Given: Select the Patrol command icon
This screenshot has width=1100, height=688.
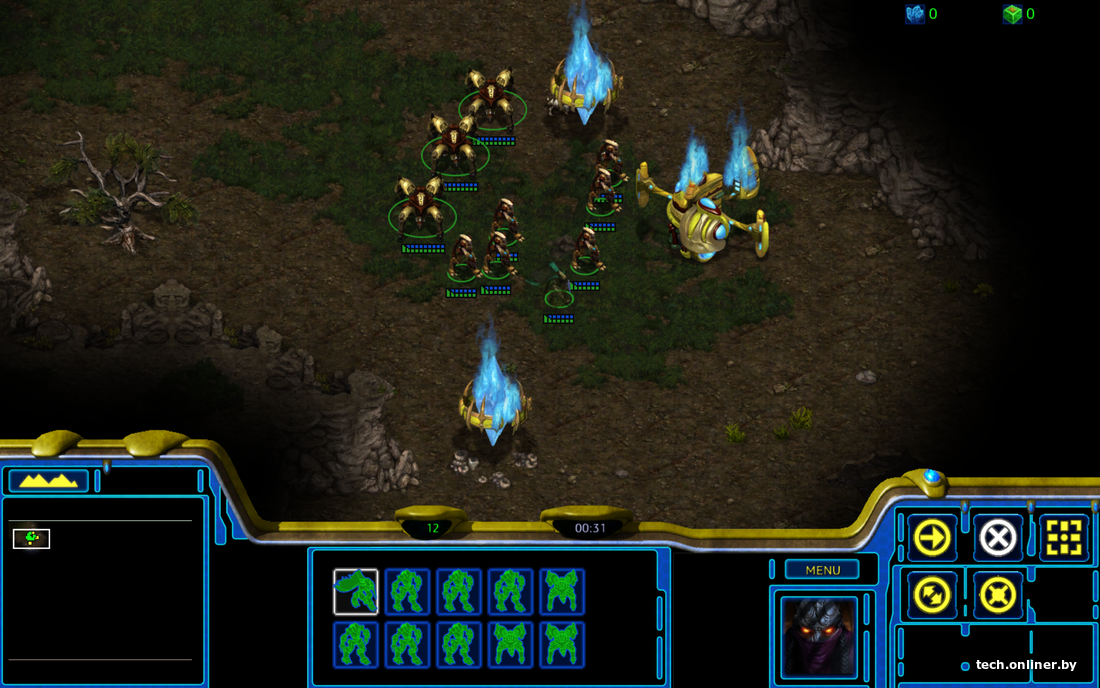Looking at the screenshot, I should click(x=932, y=596).
